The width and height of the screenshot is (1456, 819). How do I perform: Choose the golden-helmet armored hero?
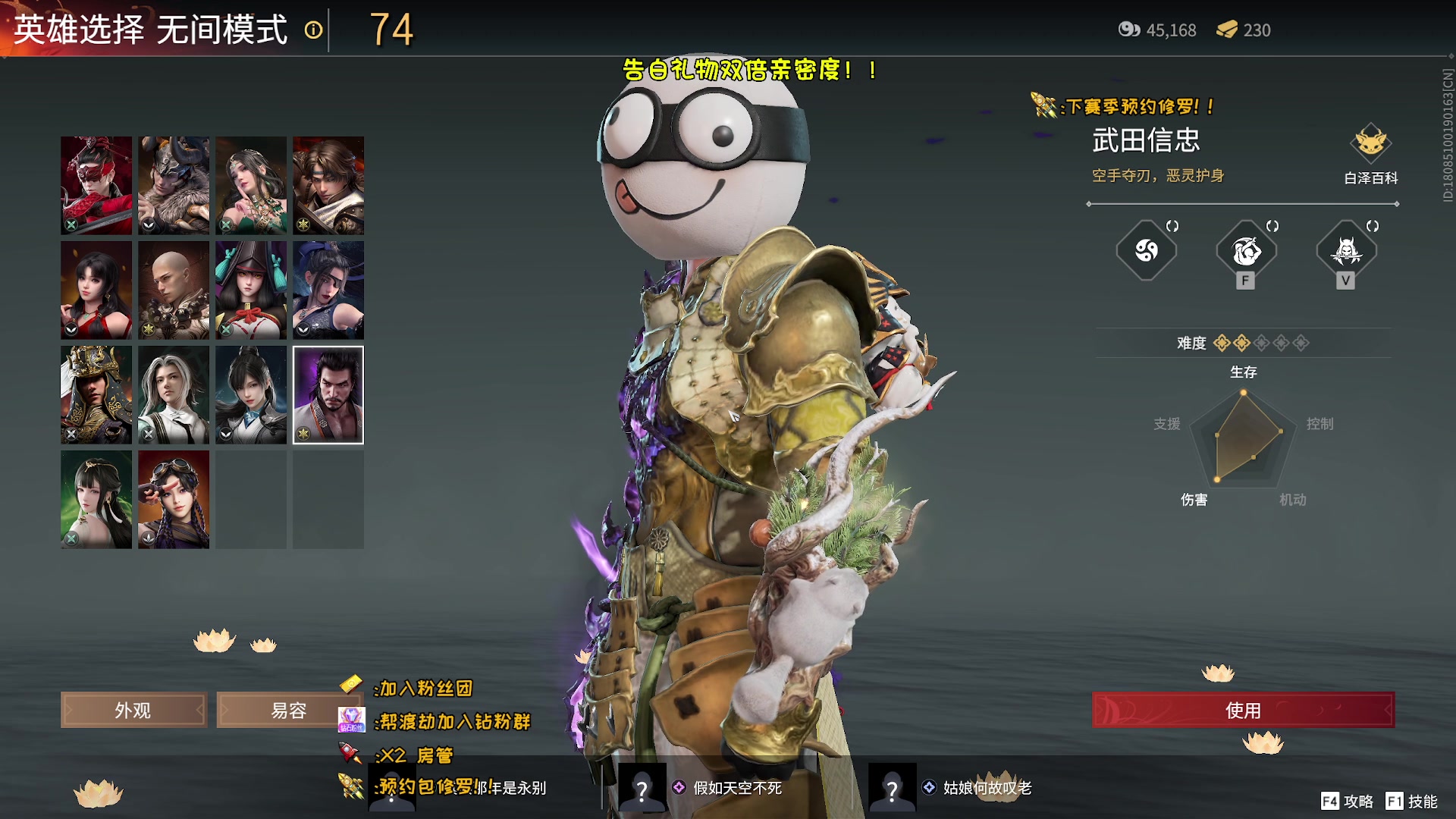[96, 394]
